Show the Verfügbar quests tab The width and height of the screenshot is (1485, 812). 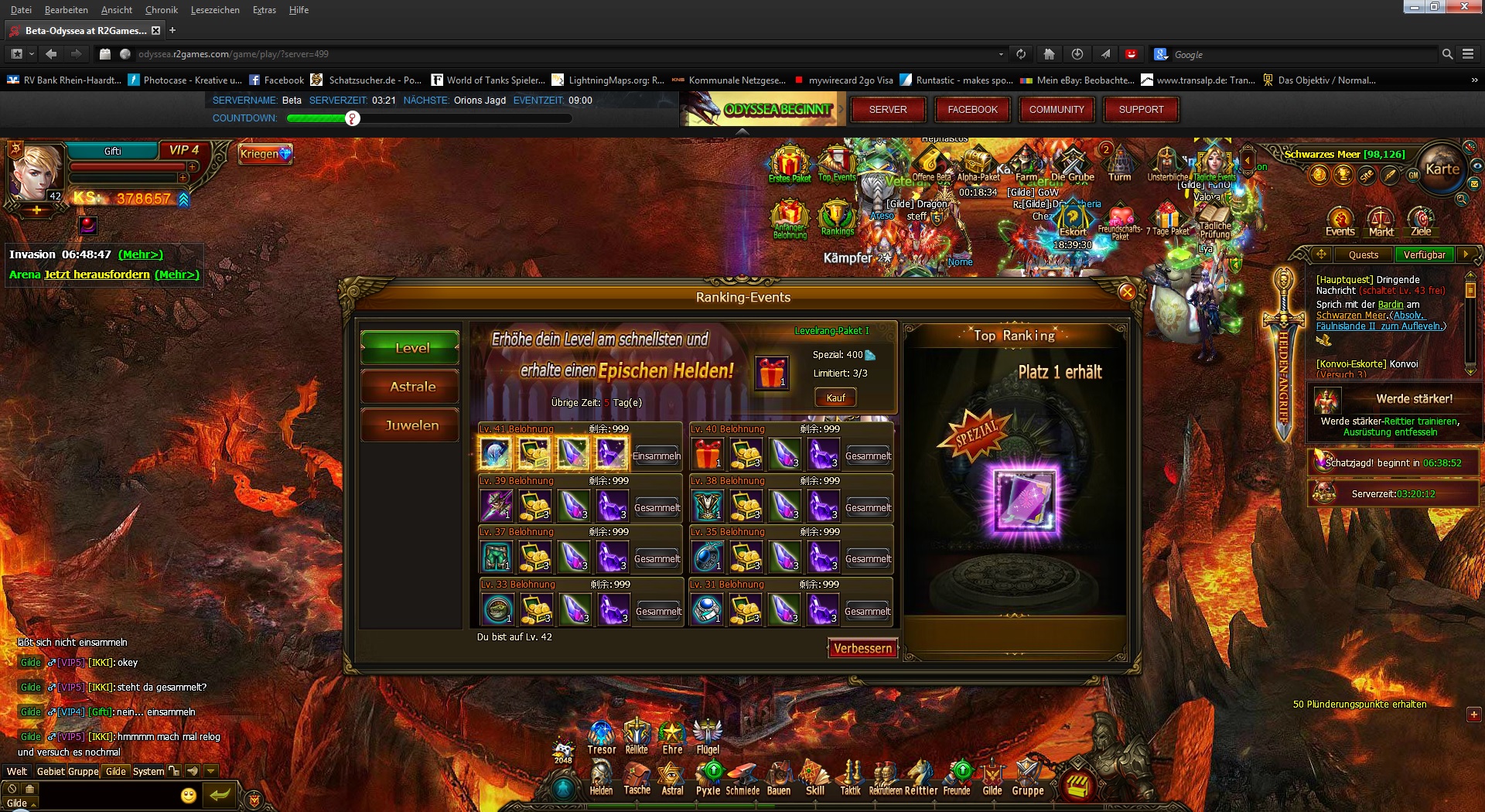(x=1424, y=254)
